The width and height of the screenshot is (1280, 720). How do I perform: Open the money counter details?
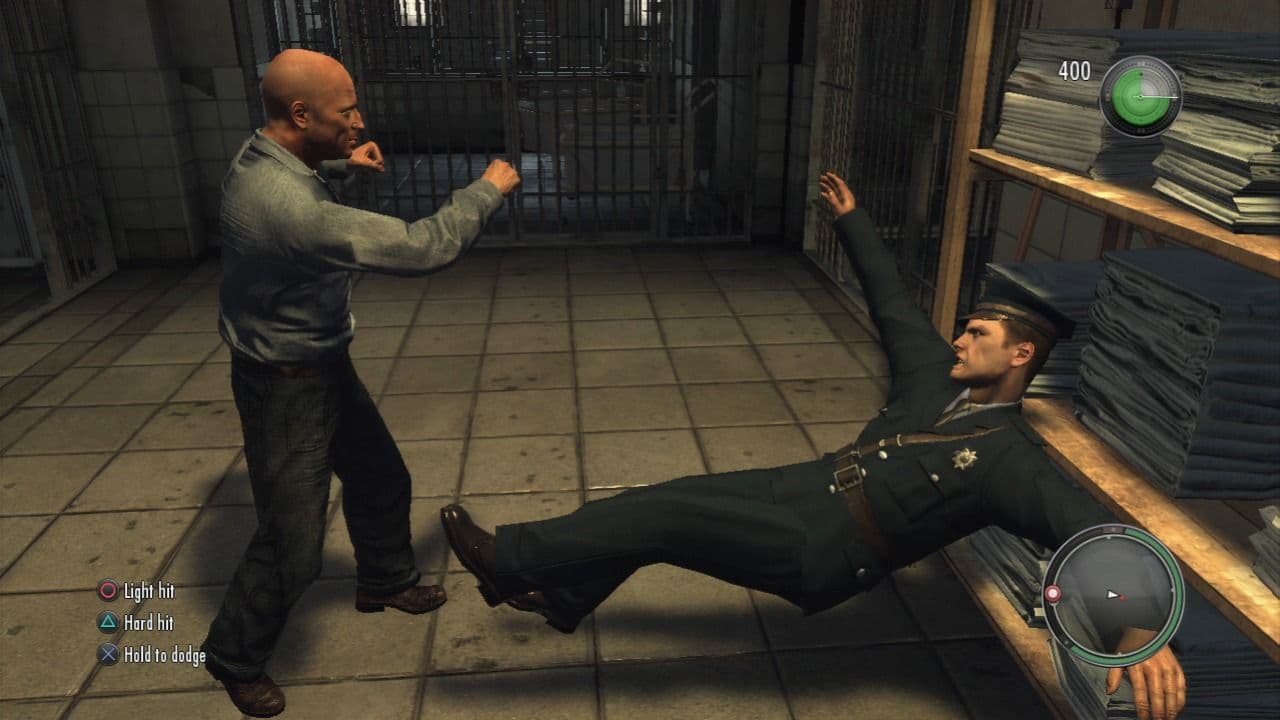pyautogui.click(x=1074, y=71)
